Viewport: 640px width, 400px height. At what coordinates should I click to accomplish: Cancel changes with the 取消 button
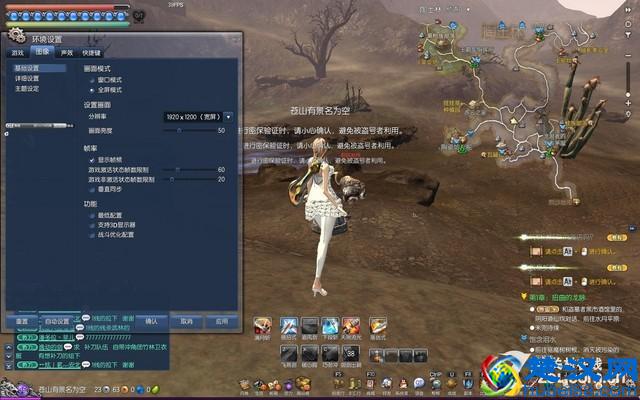(x=186, y=321)
